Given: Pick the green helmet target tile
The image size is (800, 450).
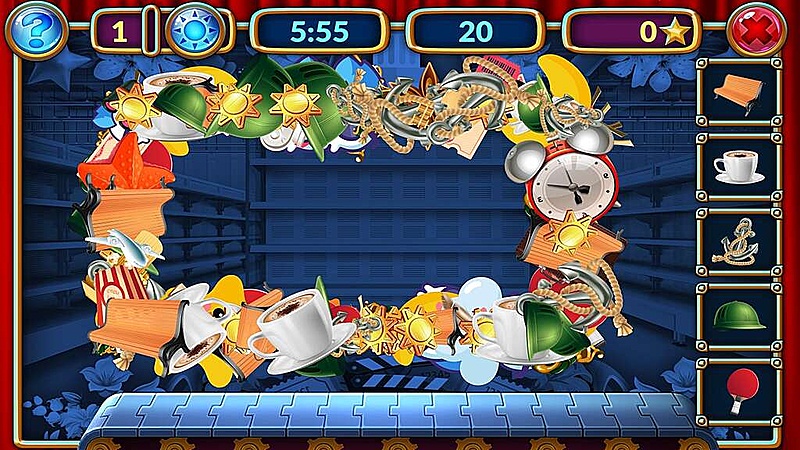Looking at the screenshot, I should click(x=739, y=316).
